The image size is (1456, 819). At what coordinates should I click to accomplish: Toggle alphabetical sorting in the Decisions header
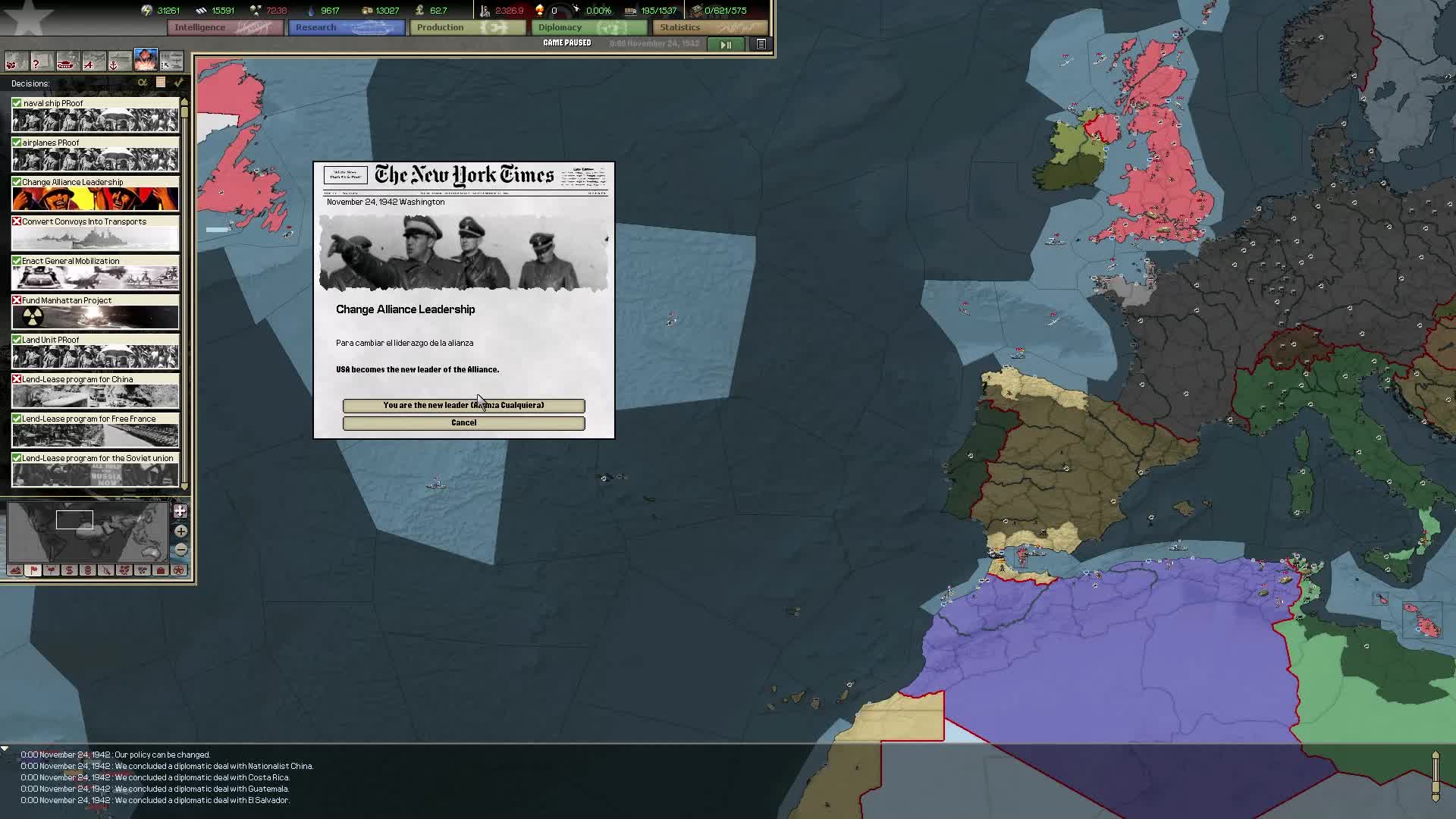coord(143,83)
